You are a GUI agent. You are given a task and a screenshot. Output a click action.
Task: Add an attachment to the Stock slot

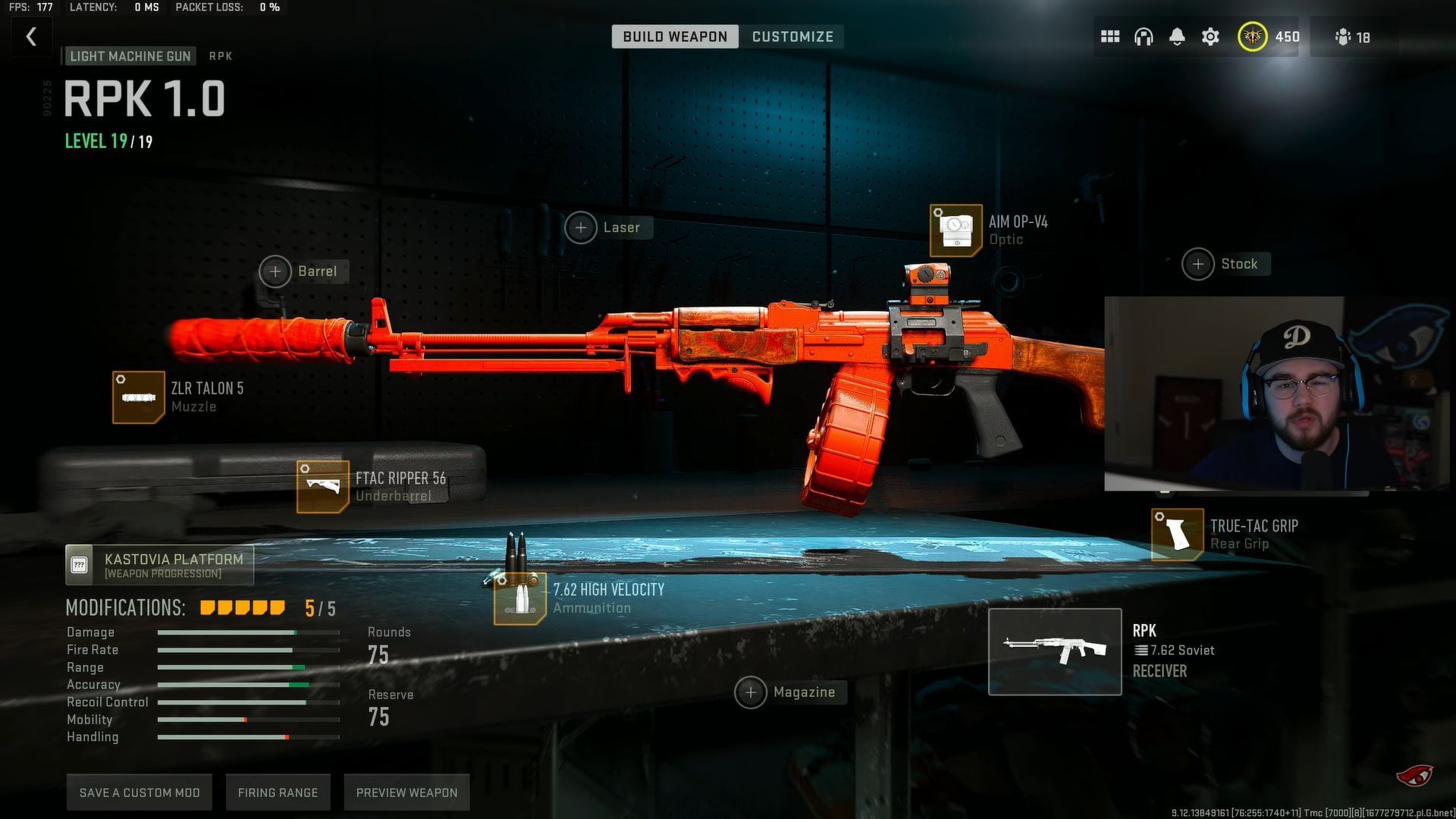click(x=1198, y=264)
